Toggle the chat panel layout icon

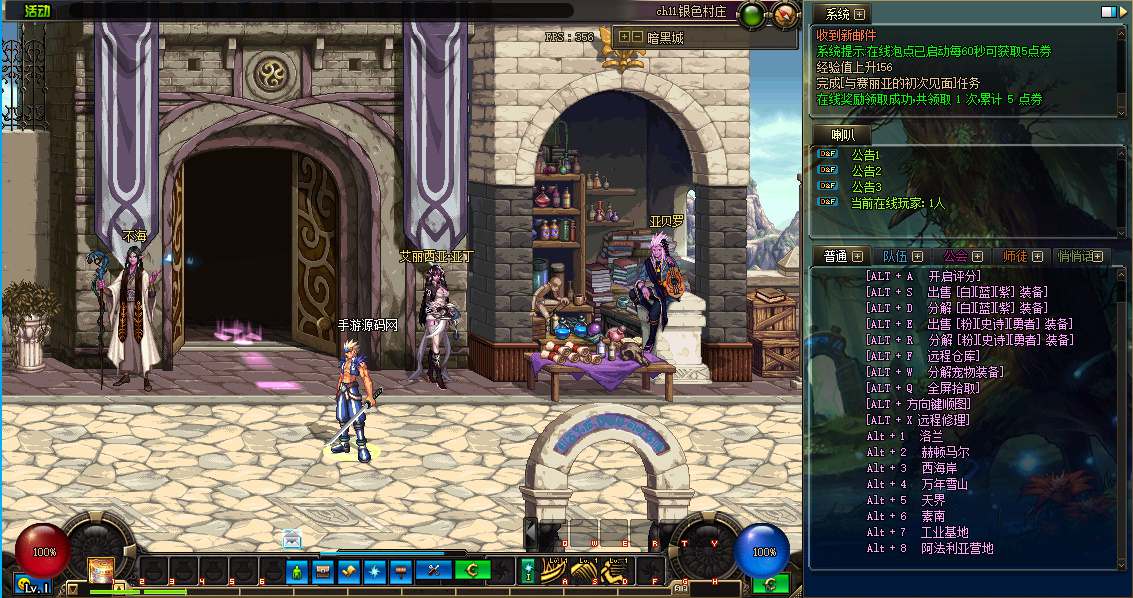(x=1109, y=13)
